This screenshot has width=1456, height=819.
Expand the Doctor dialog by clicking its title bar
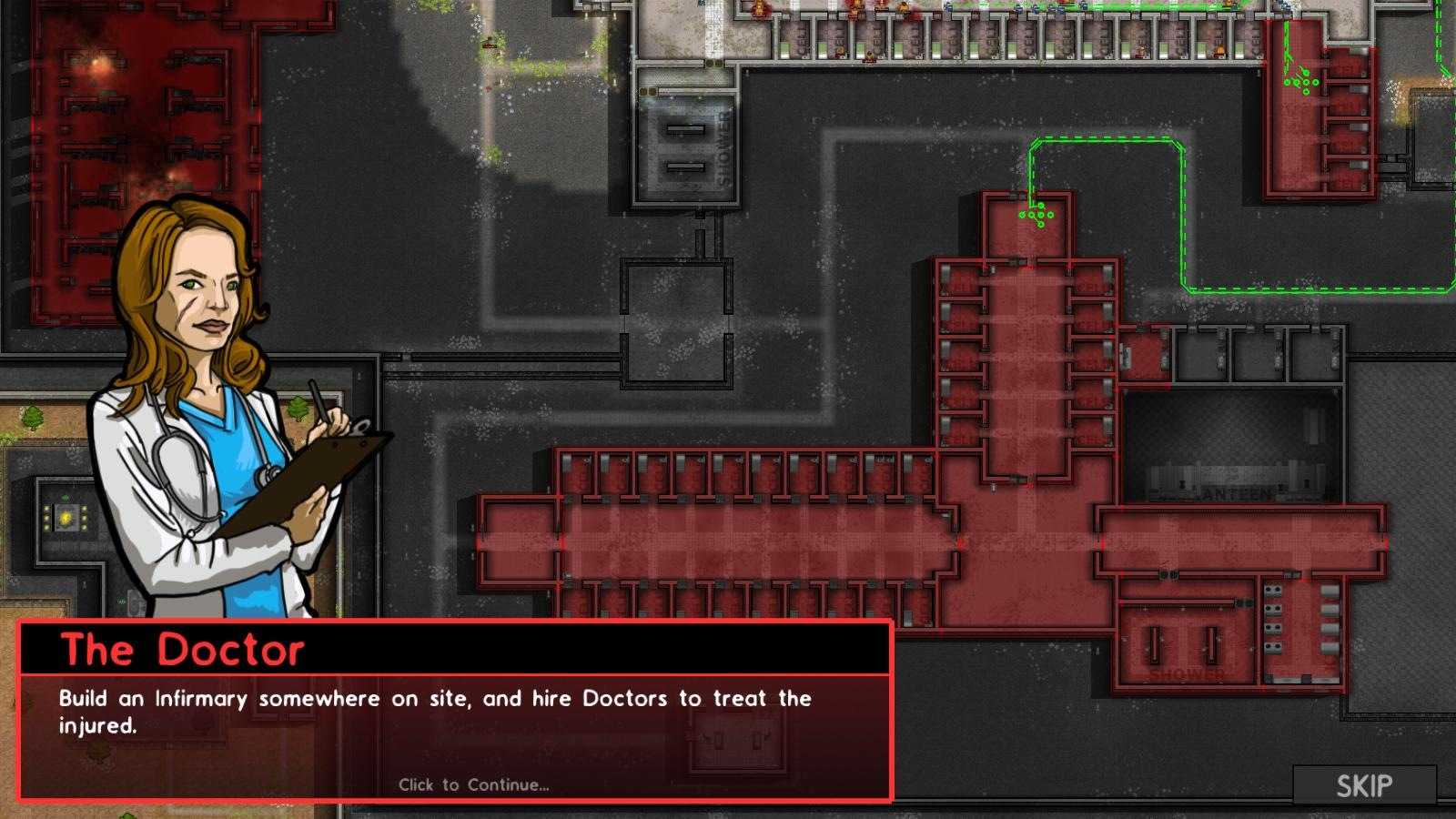[x=364, y=648]
